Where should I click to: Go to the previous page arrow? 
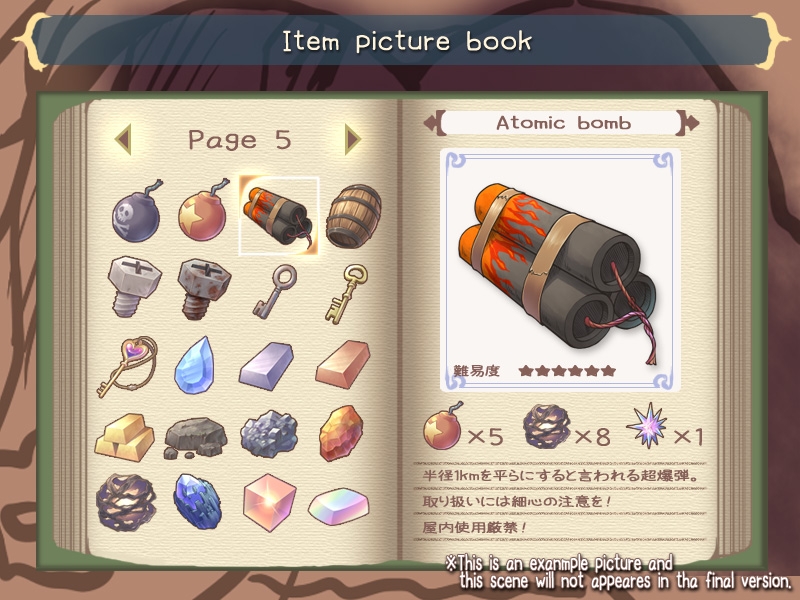[x=122, y=140]
